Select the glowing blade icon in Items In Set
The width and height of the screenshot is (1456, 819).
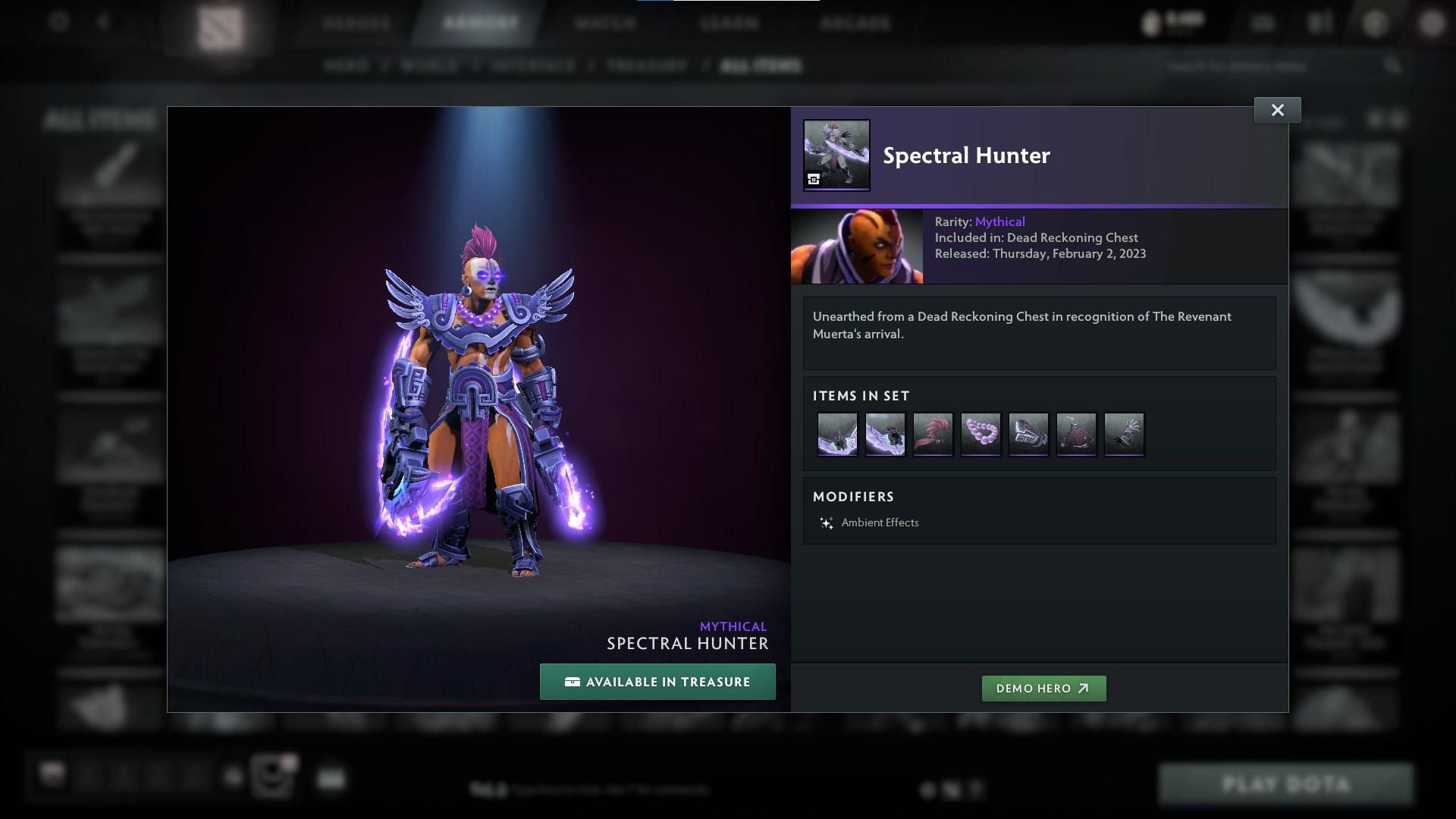click(836, 434)
